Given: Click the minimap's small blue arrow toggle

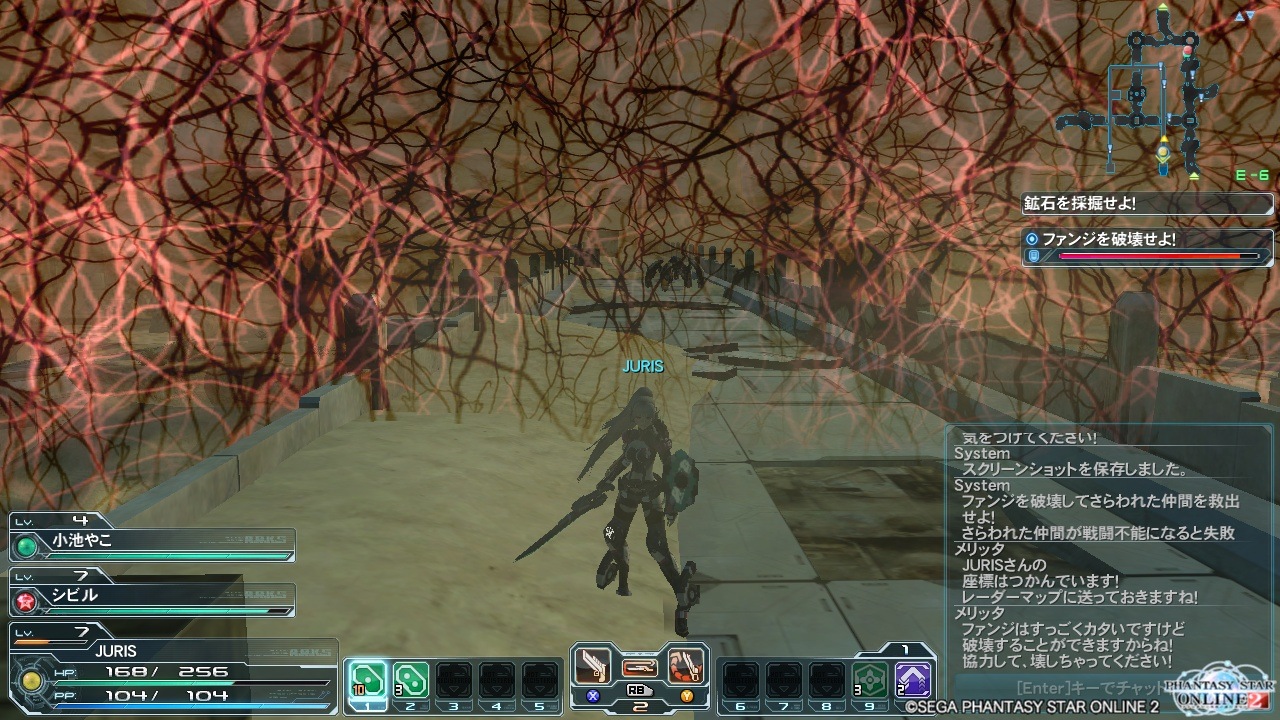Looking at the screenshot, I should pos(1243,17).
